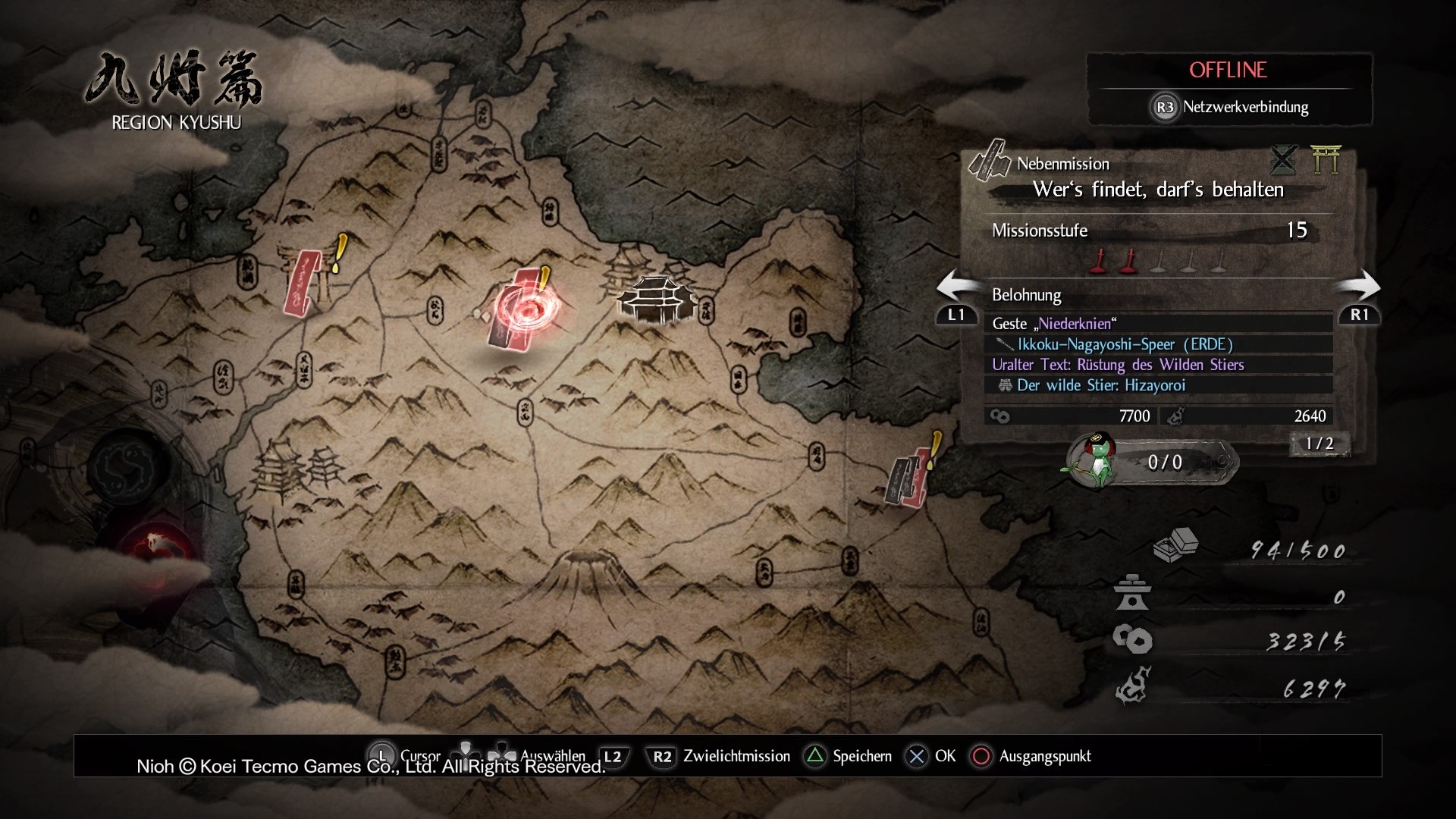Open reward page 2 via the 1/2 indicator
Image resolution: width=1456 pixels, height=819 pixels.
(1319, 445)
